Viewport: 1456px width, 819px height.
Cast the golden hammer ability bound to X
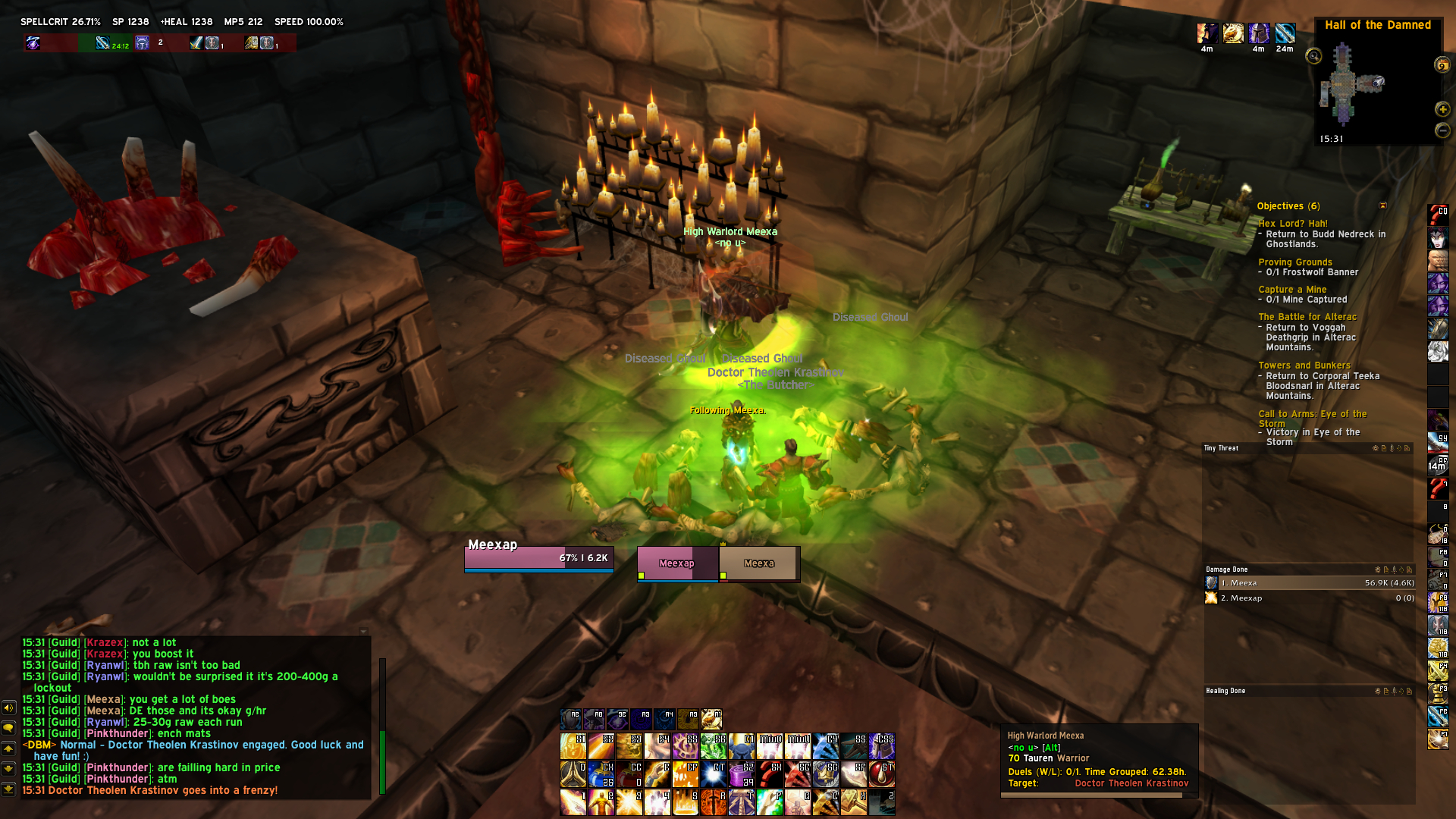tap(854, 802)
